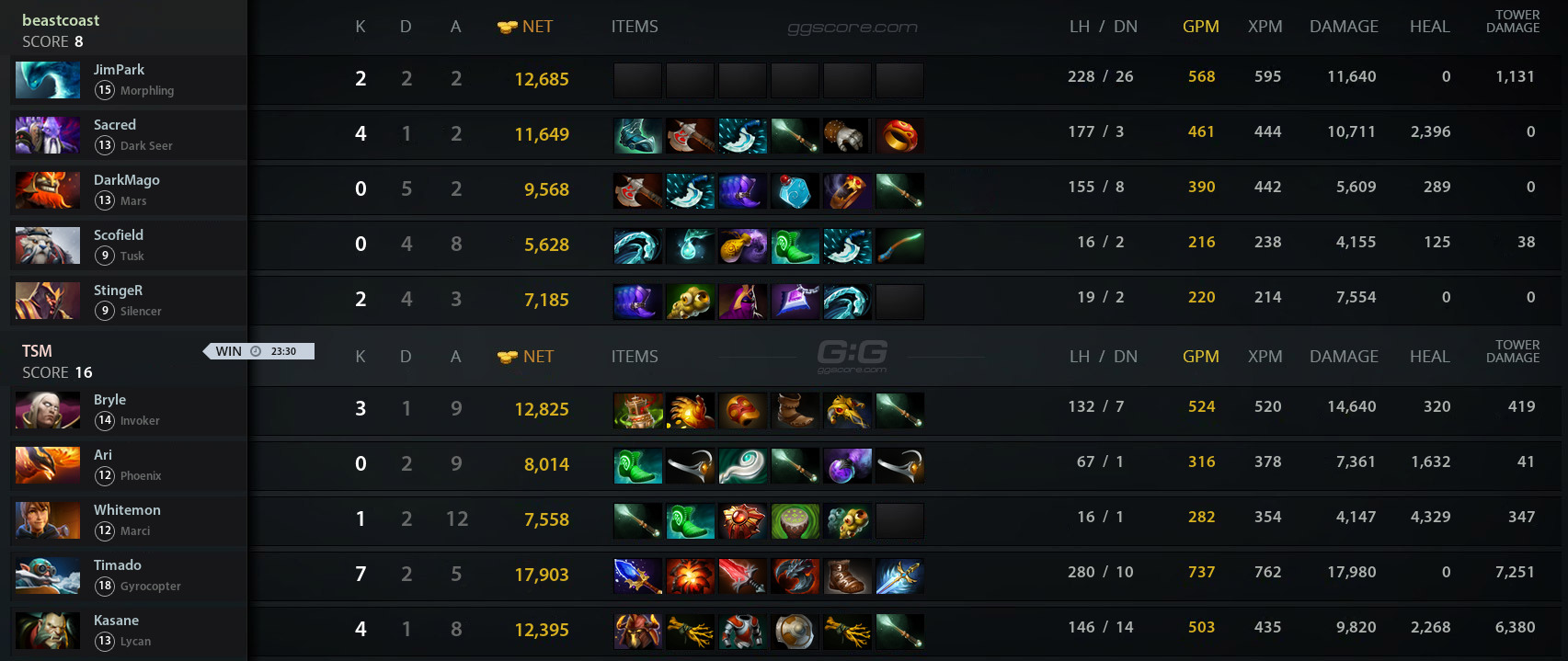Inspect Gyrocopter's Butterfly sword item
Viewport: 1568px width, 661px height.
(x=899, y=576)
